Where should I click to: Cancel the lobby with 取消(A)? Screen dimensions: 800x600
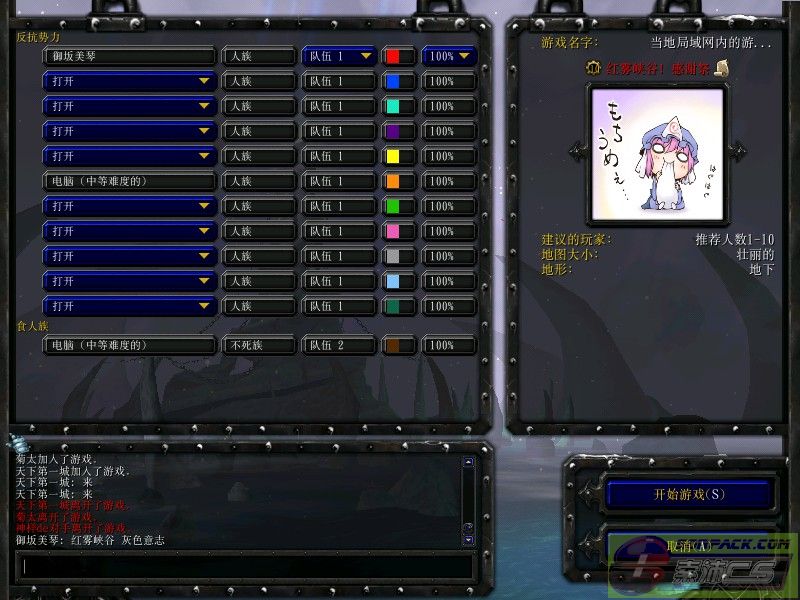tap(689, 546)
